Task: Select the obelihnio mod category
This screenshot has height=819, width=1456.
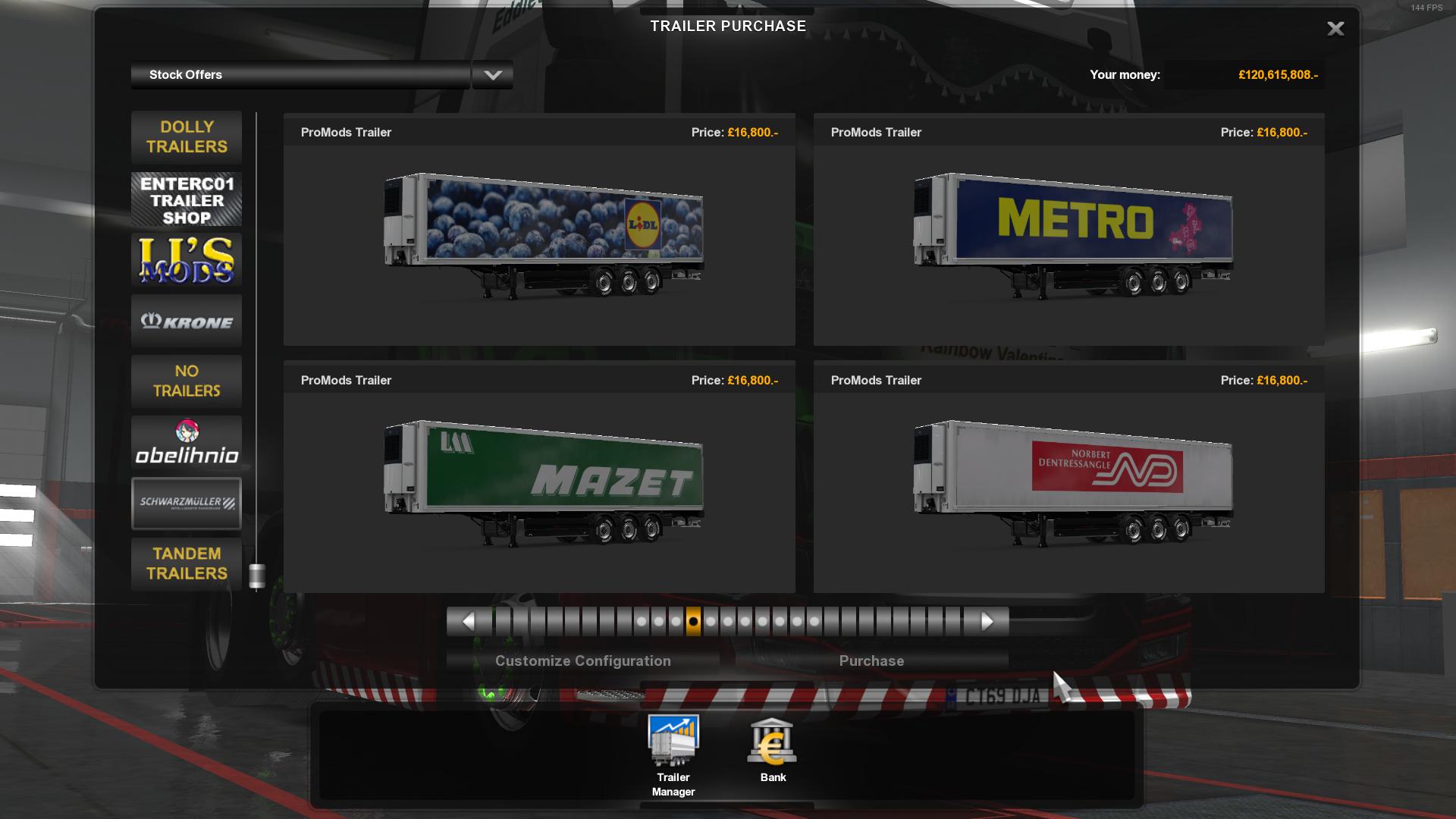Action: point(186,442)
